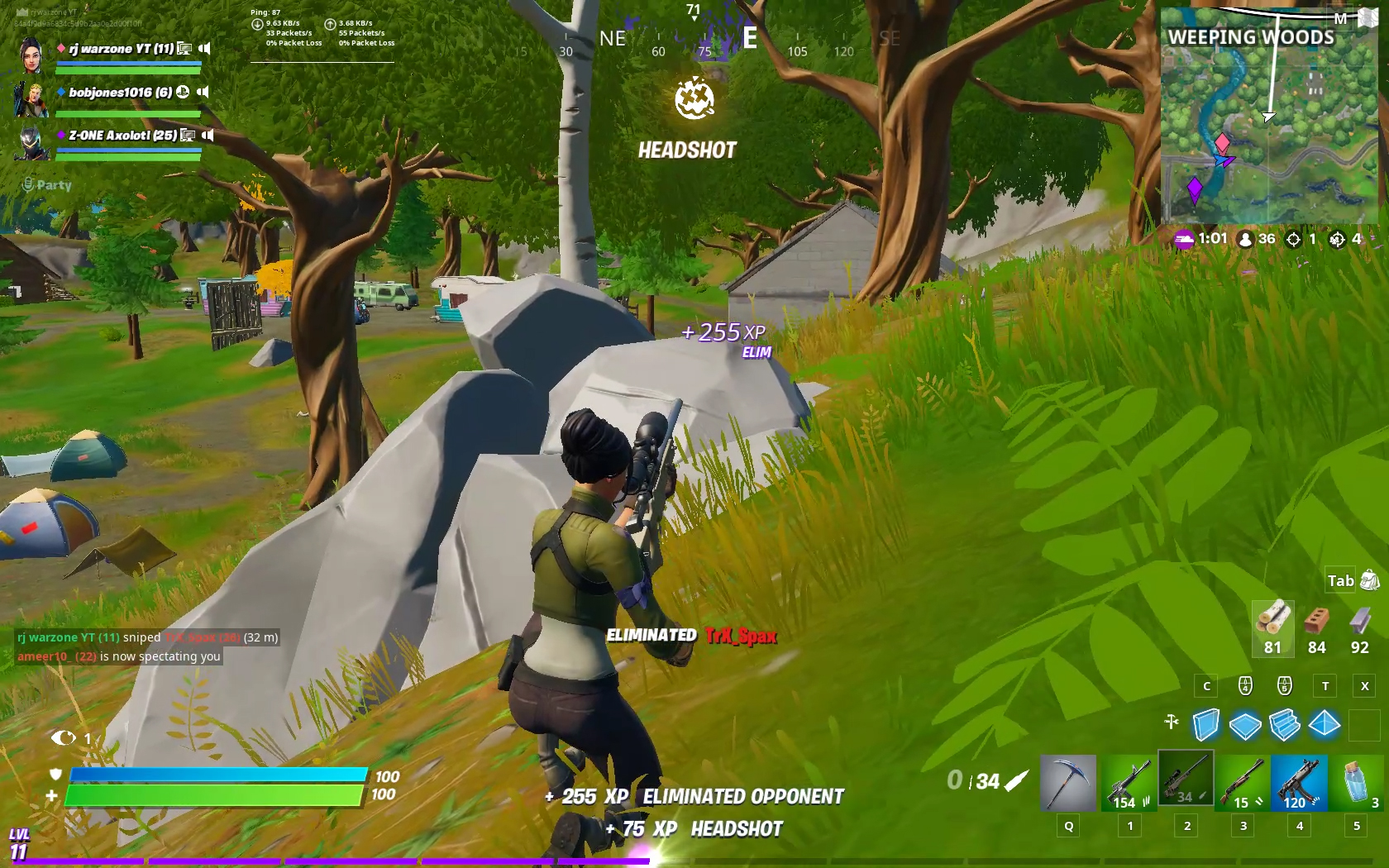1389x868 pixels.
Task: Open the backpack inventory icon
Action: (1369, 580)
